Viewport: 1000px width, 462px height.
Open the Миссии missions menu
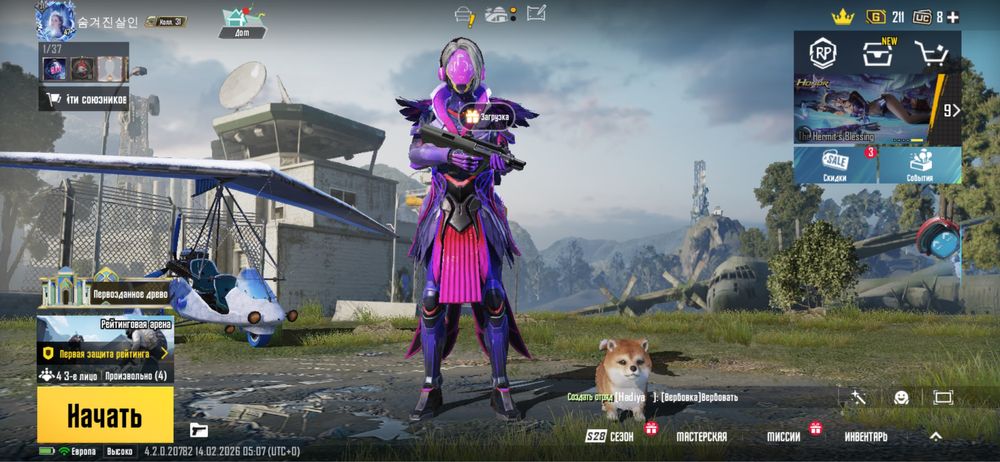pos(783,437)
